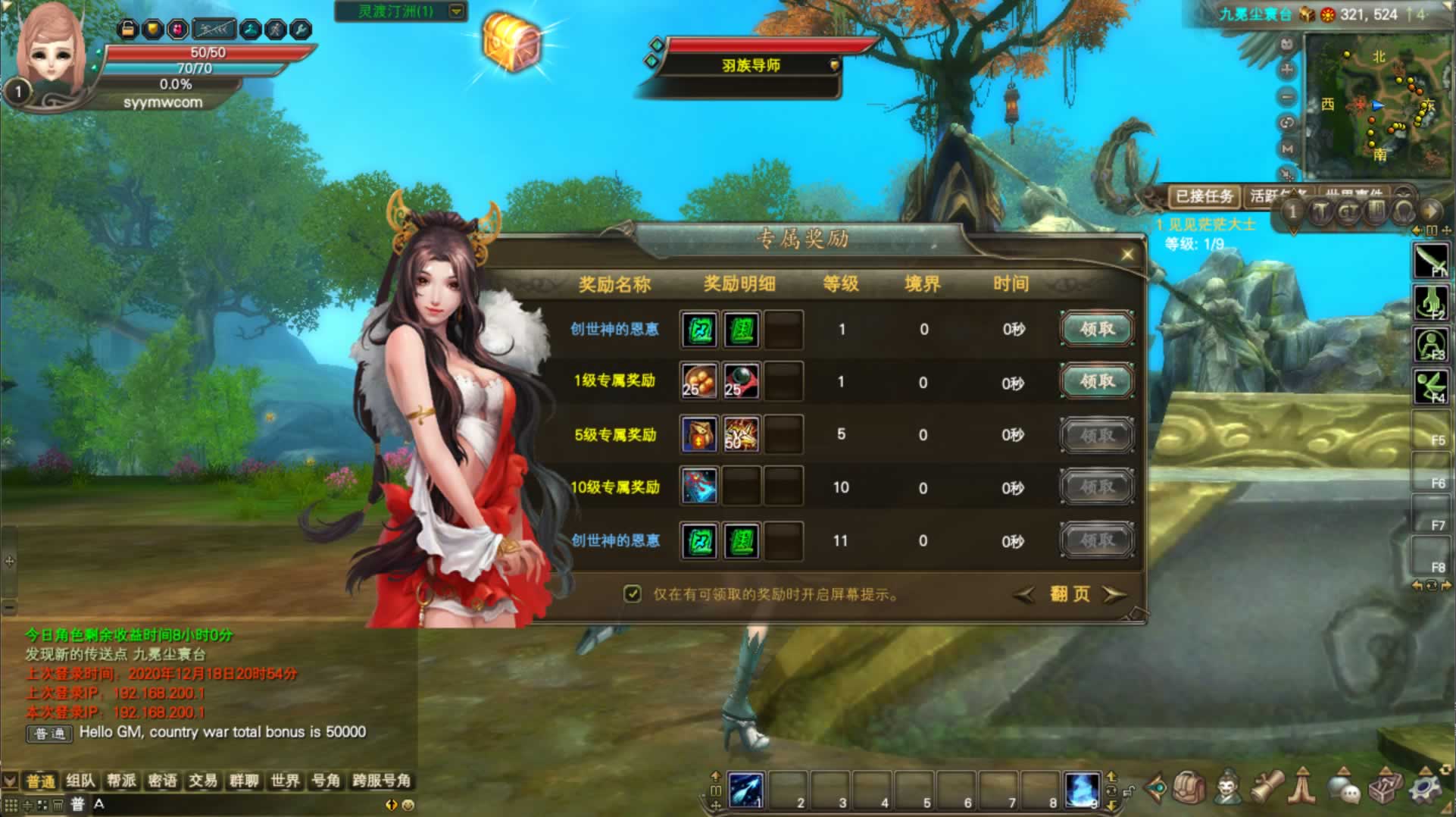
Task: Switch chat to the 帮派 channel tab
Action: 121,781
